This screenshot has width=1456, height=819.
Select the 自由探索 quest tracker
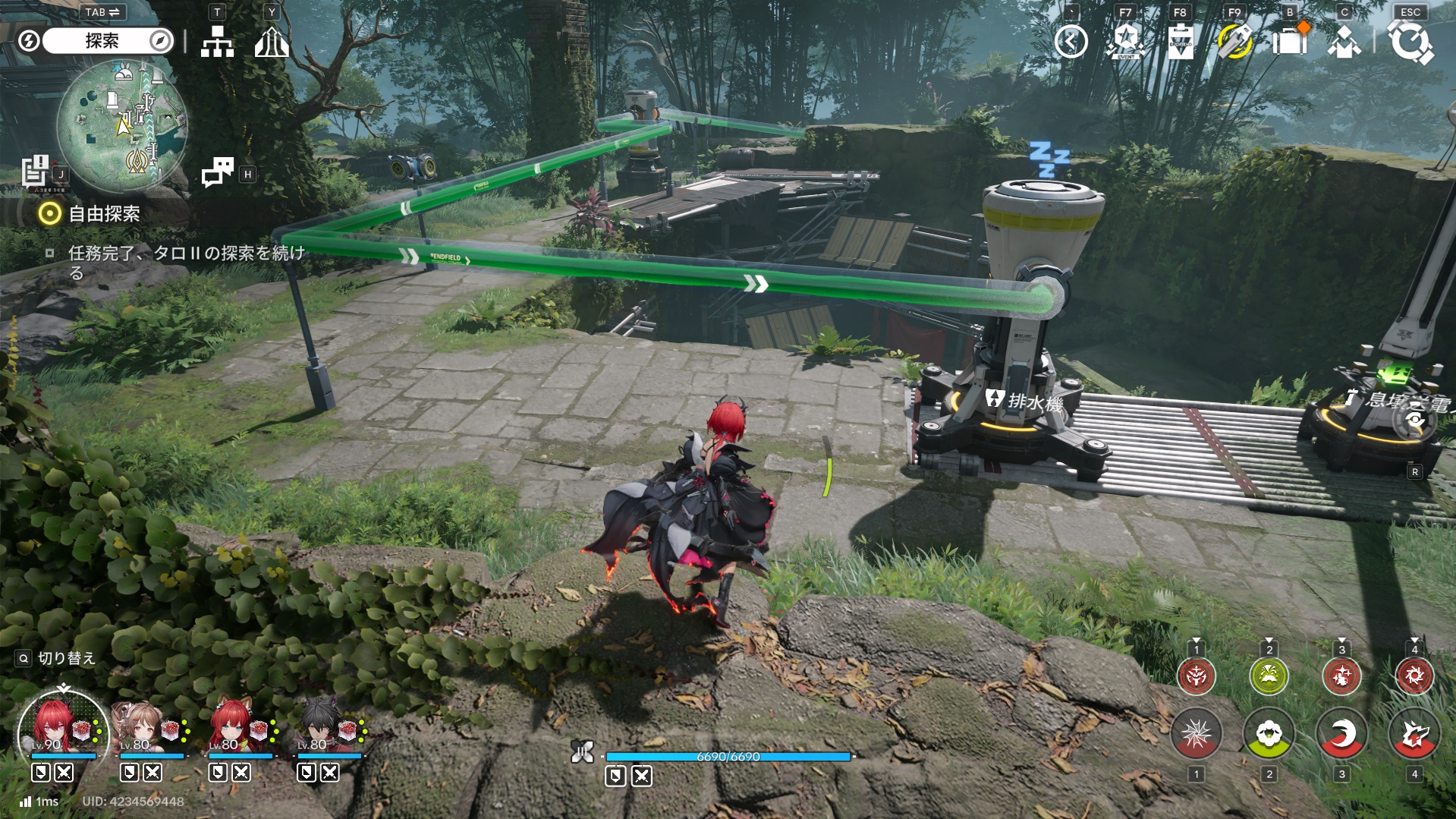click(x=104, y=214)
